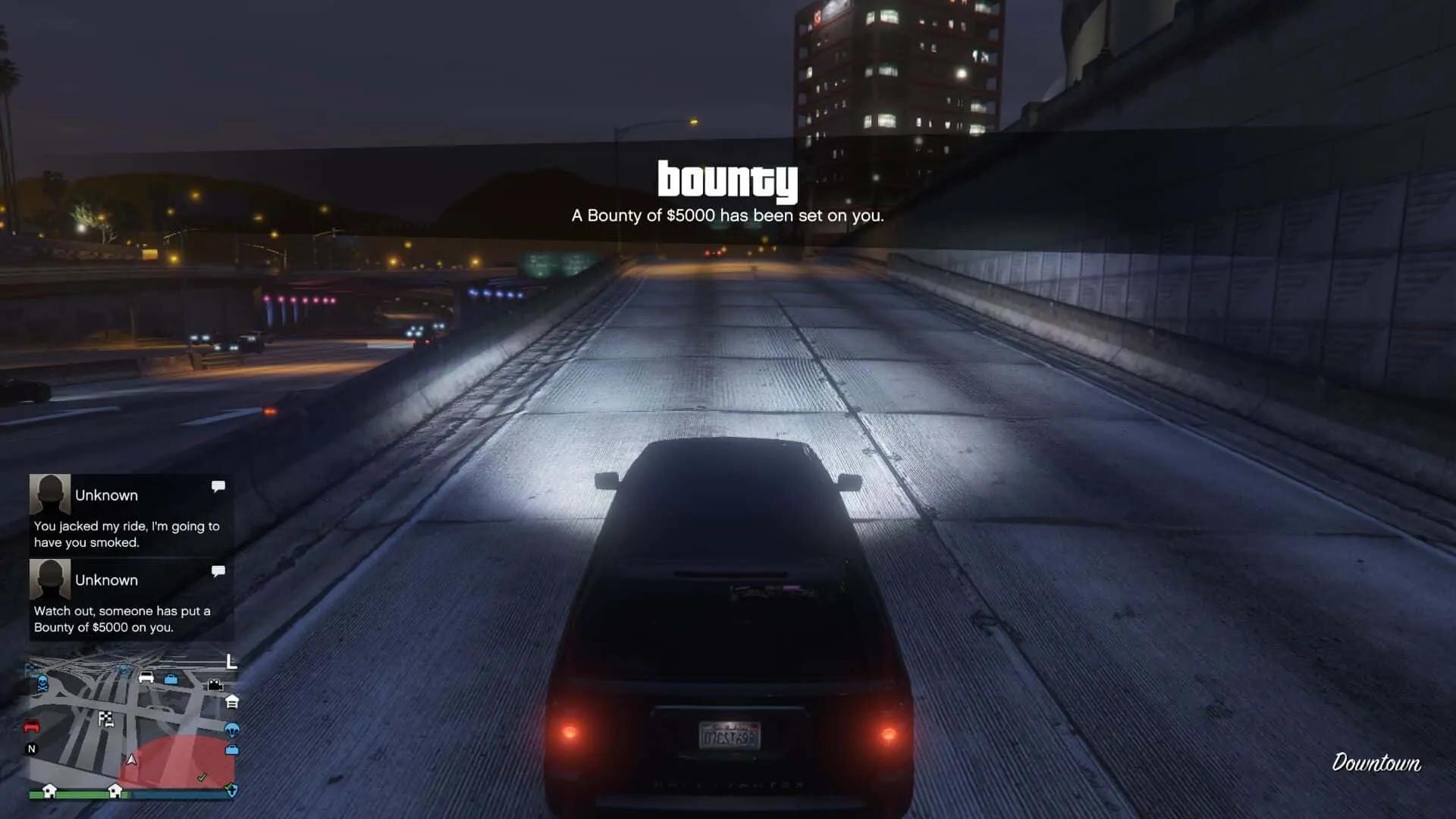Click the speech bubble on second Unknown message
Viewport: 1456px width, 819px height.
(x=218, y=571)
